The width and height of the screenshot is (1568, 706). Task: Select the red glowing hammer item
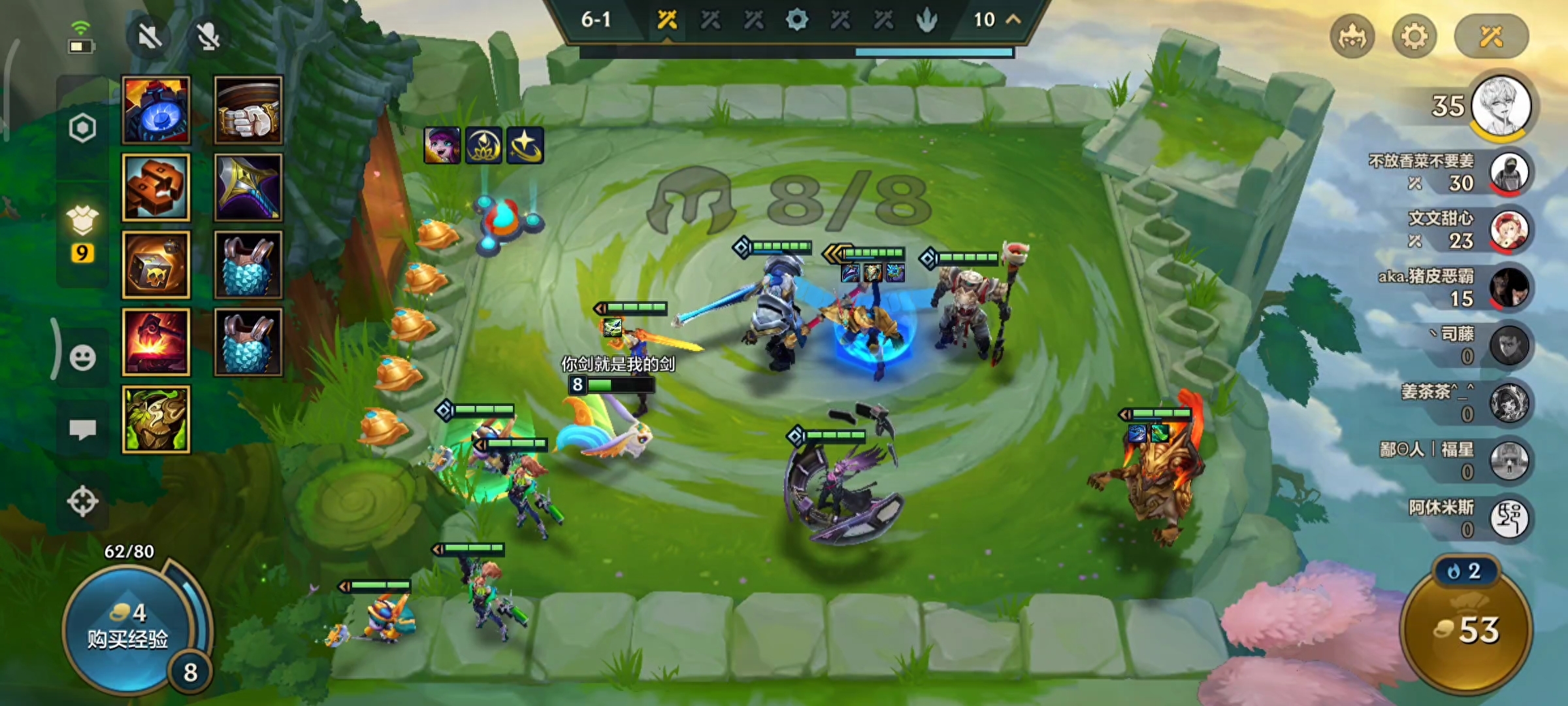pyautogui.click(x=156, y=342)
